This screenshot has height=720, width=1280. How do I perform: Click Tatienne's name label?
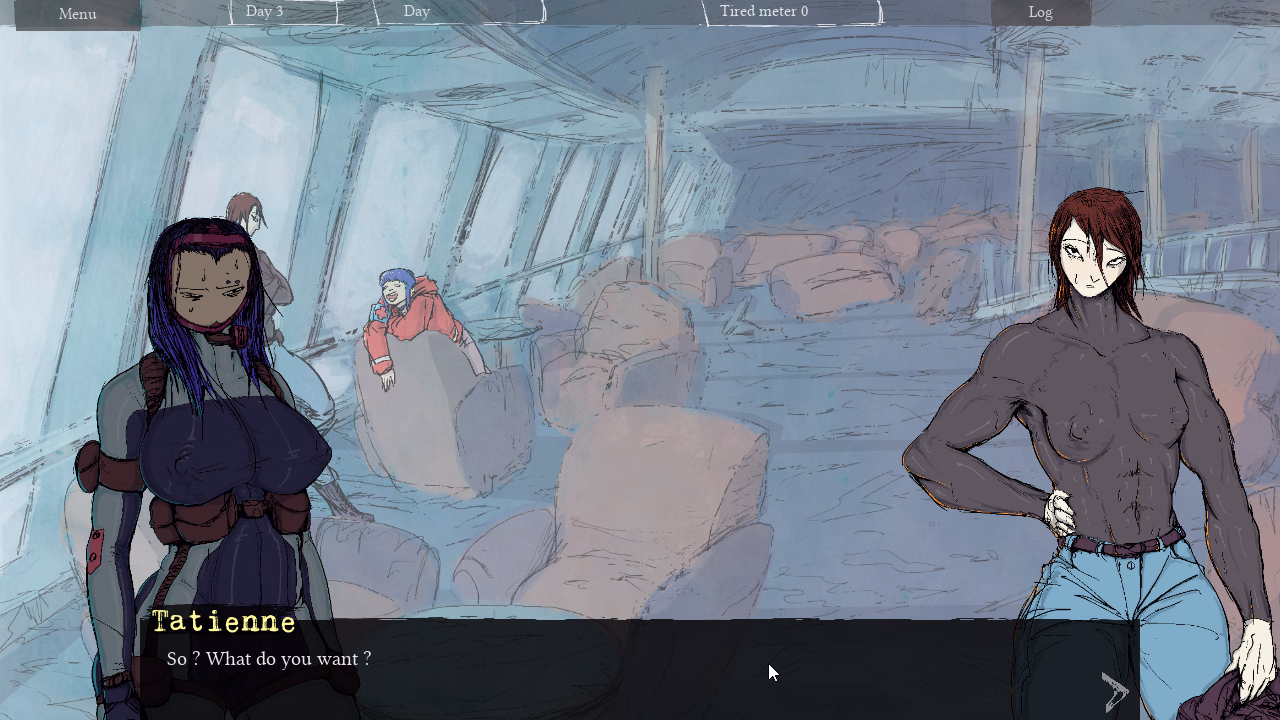(x=224, y=622)
